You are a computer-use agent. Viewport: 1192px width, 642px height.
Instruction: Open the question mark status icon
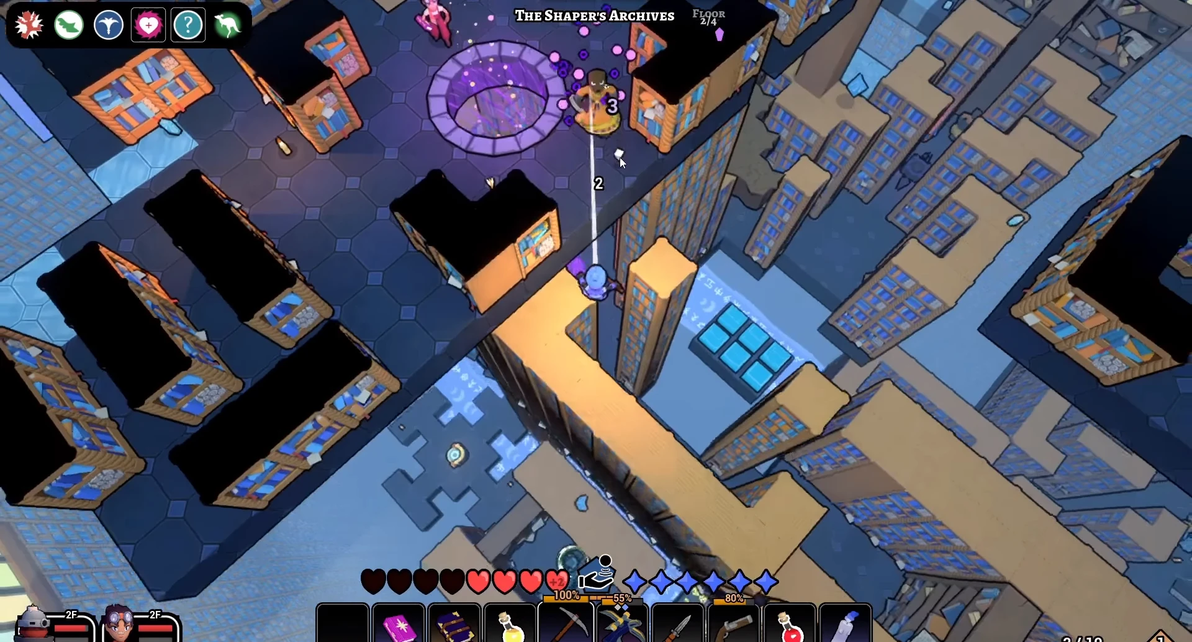[188, 25]
